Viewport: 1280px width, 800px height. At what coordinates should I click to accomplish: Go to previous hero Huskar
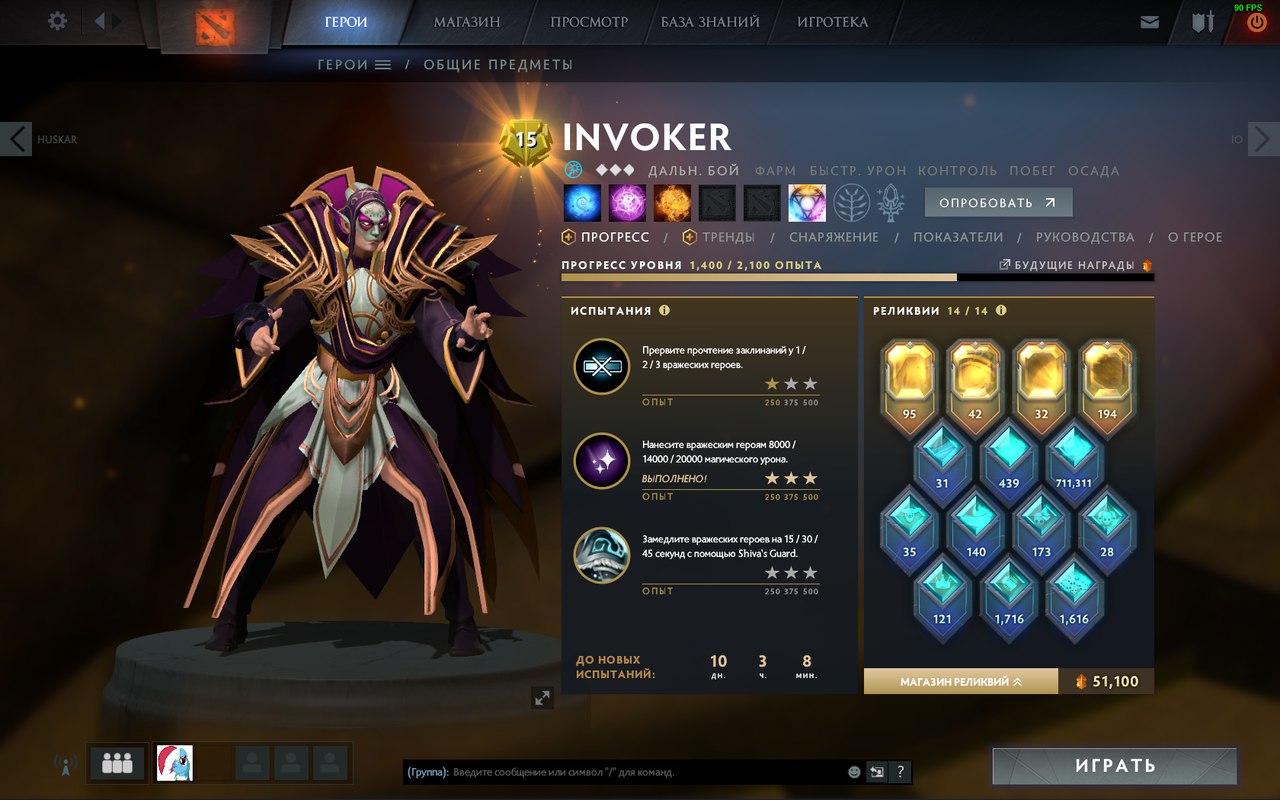click(18, 139)
